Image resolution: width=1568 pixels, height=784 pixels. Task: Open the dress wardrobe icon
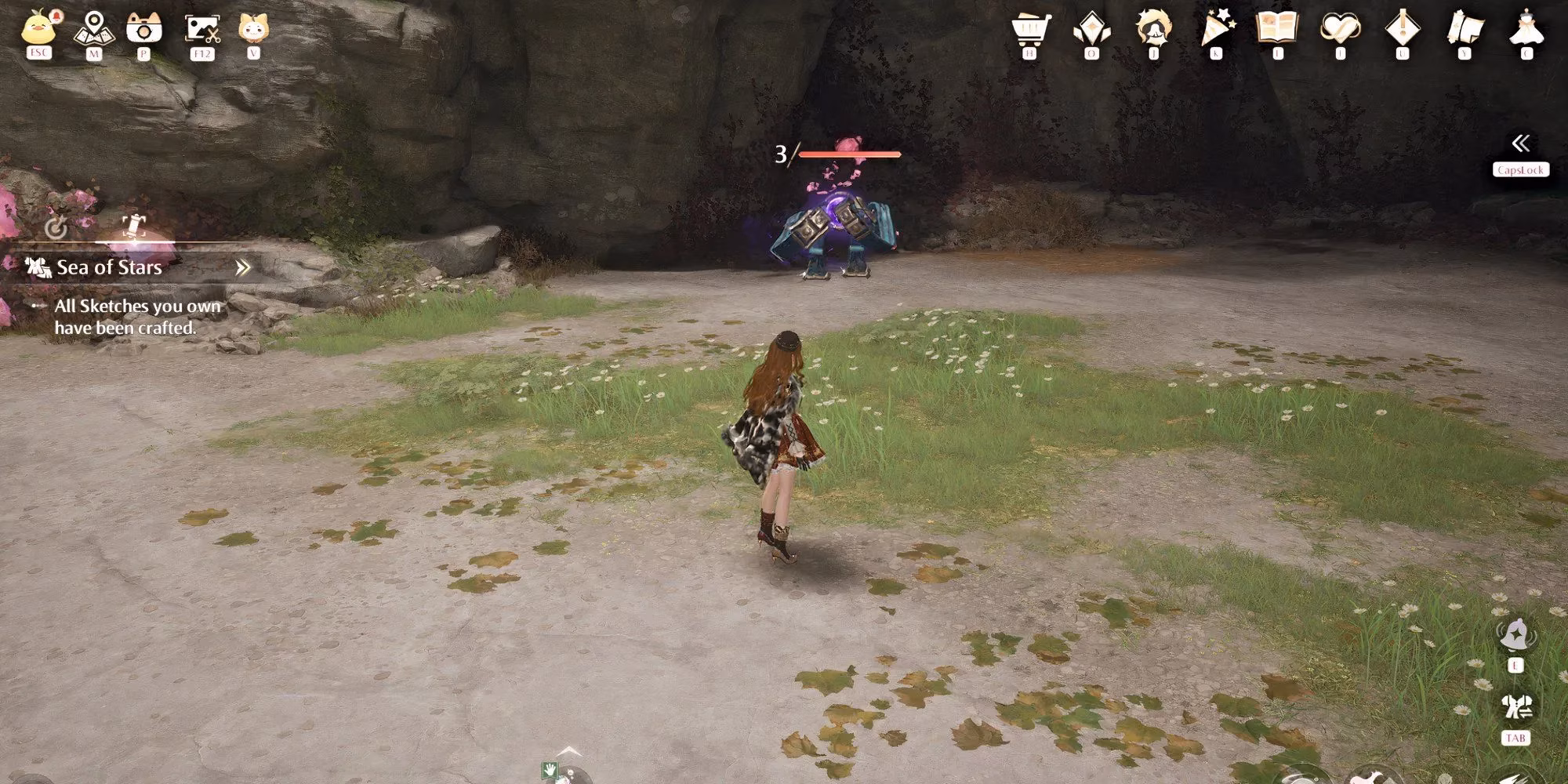(x=1526, y=29)
